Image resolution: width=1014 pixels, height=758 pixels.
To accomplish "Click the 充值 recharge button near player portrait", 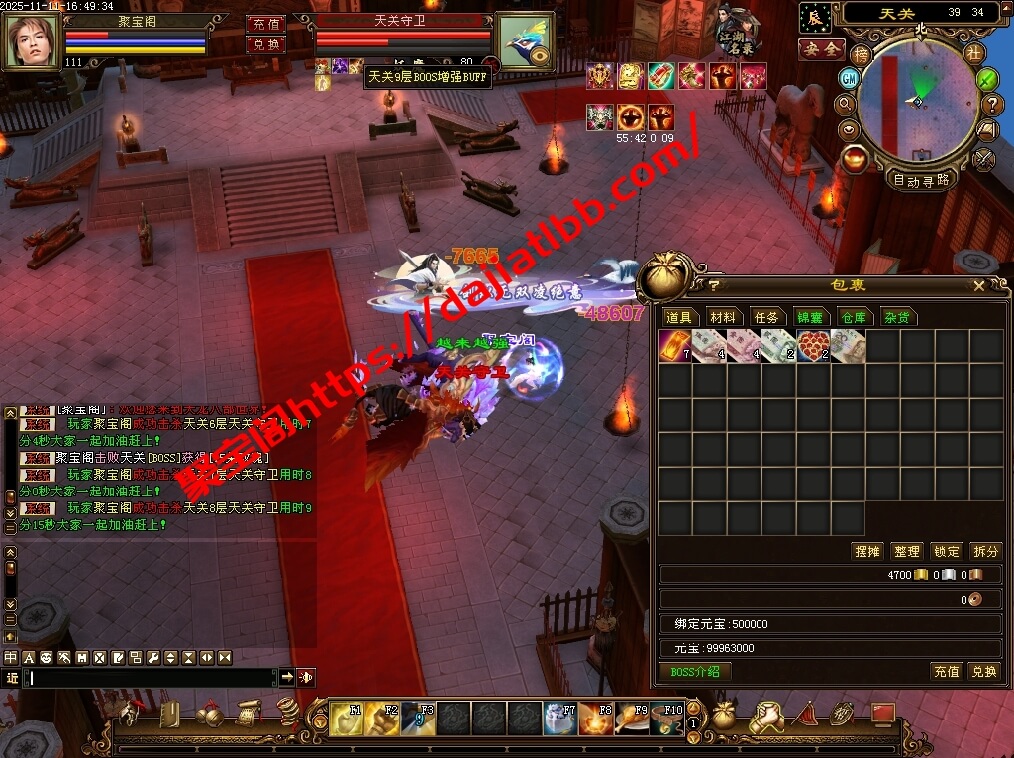I will 266,23.
